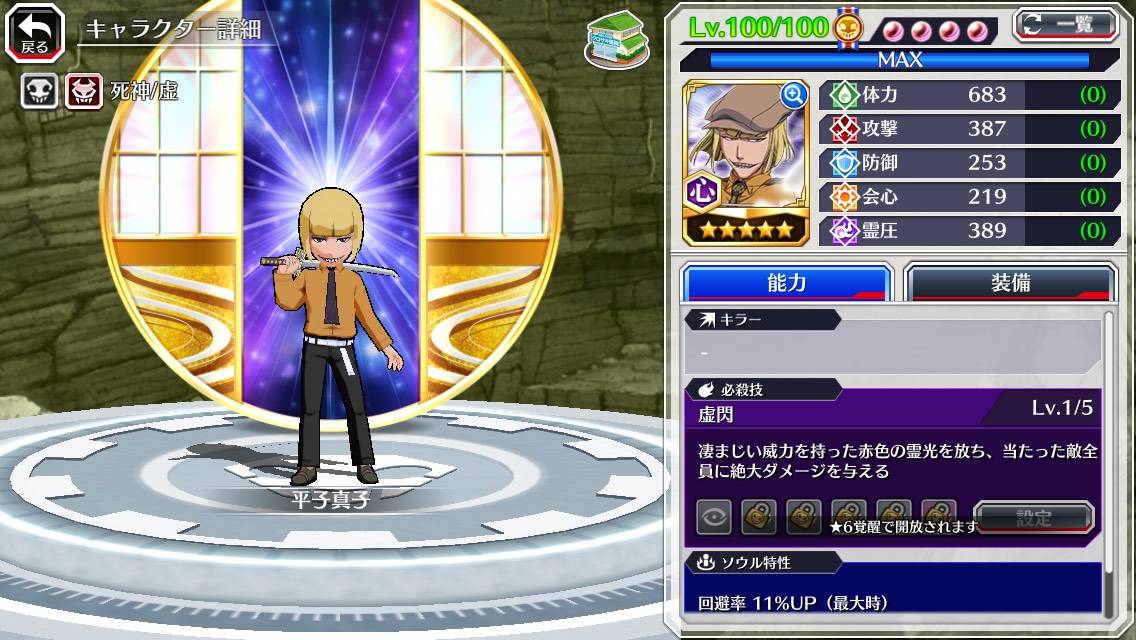1136x640 pixels.
Task: Toggle the eye icon for special move preview
Action: coord(714,517)
